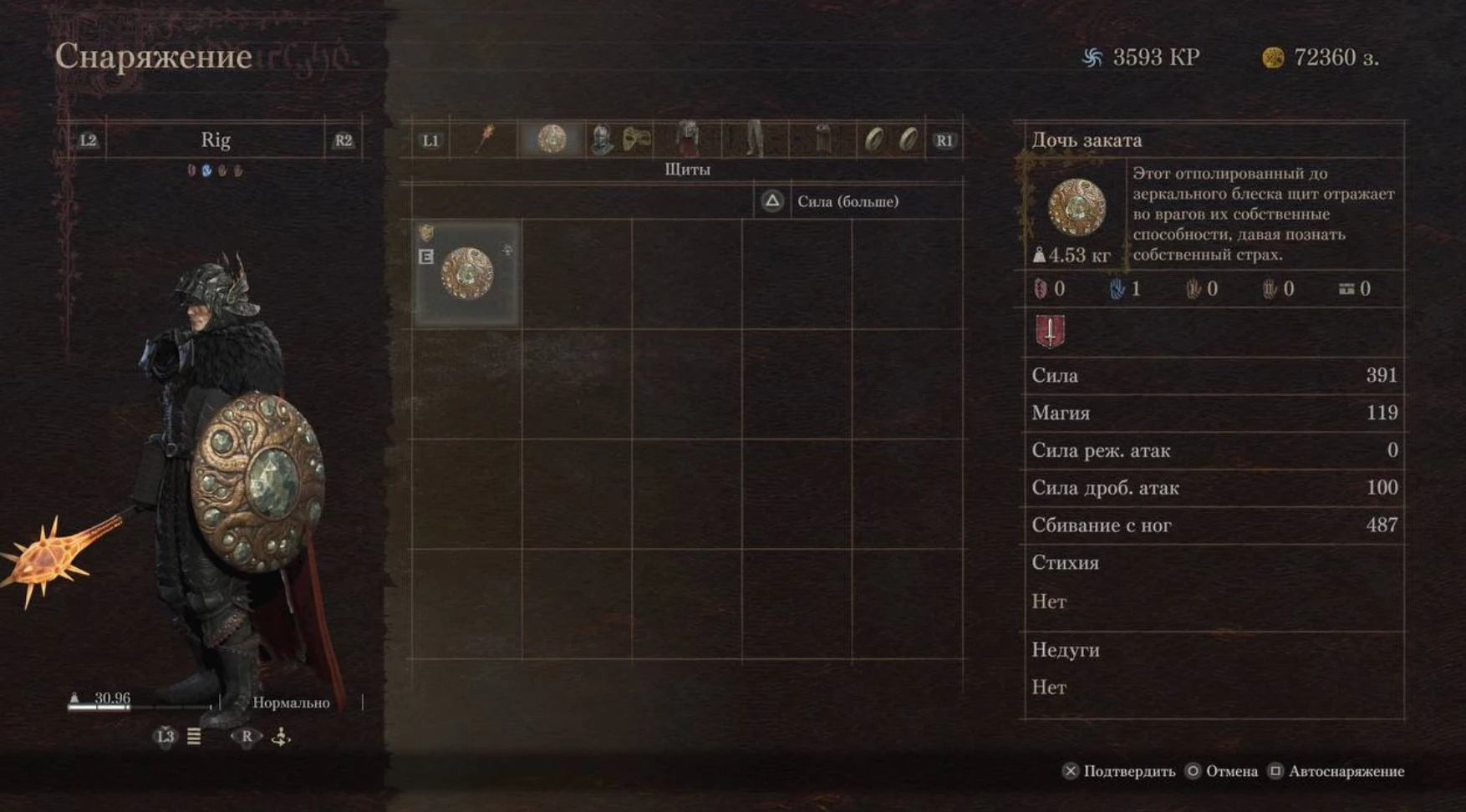Select the shields category tab
Screen dimensions: 1466x812
tap(552, 139)
